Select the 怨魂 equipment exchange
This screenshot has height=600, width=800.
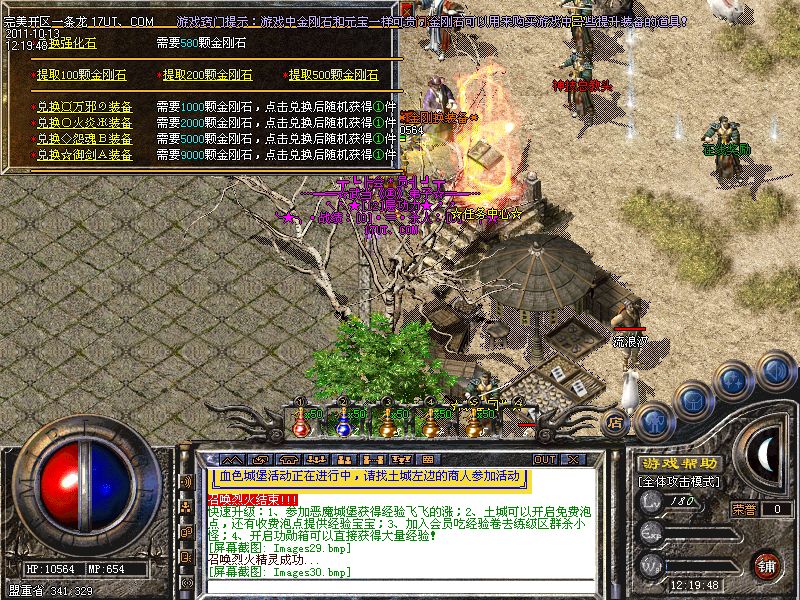point(85,139)
